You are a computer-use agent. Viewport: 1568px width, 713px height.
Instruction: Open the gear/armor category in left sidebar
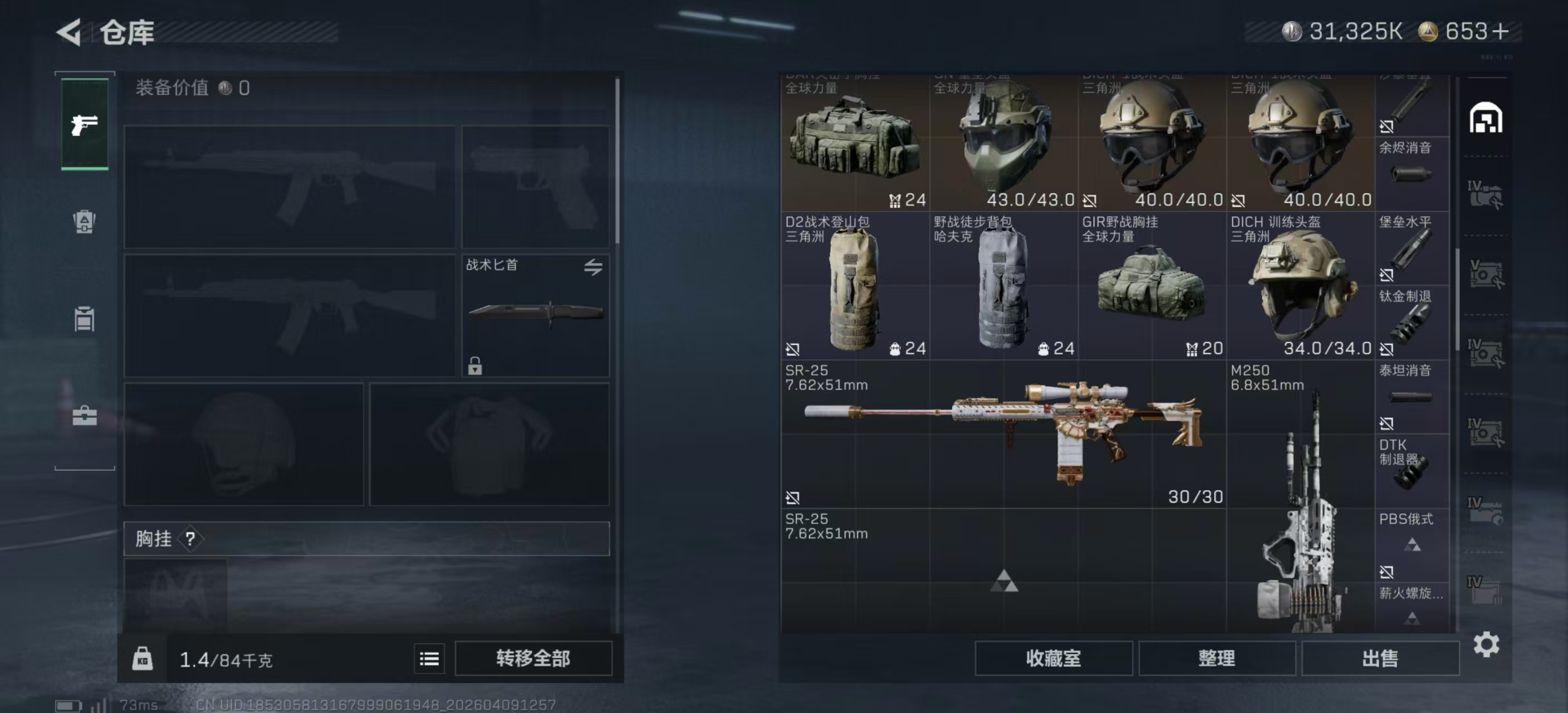click(84, 223)
